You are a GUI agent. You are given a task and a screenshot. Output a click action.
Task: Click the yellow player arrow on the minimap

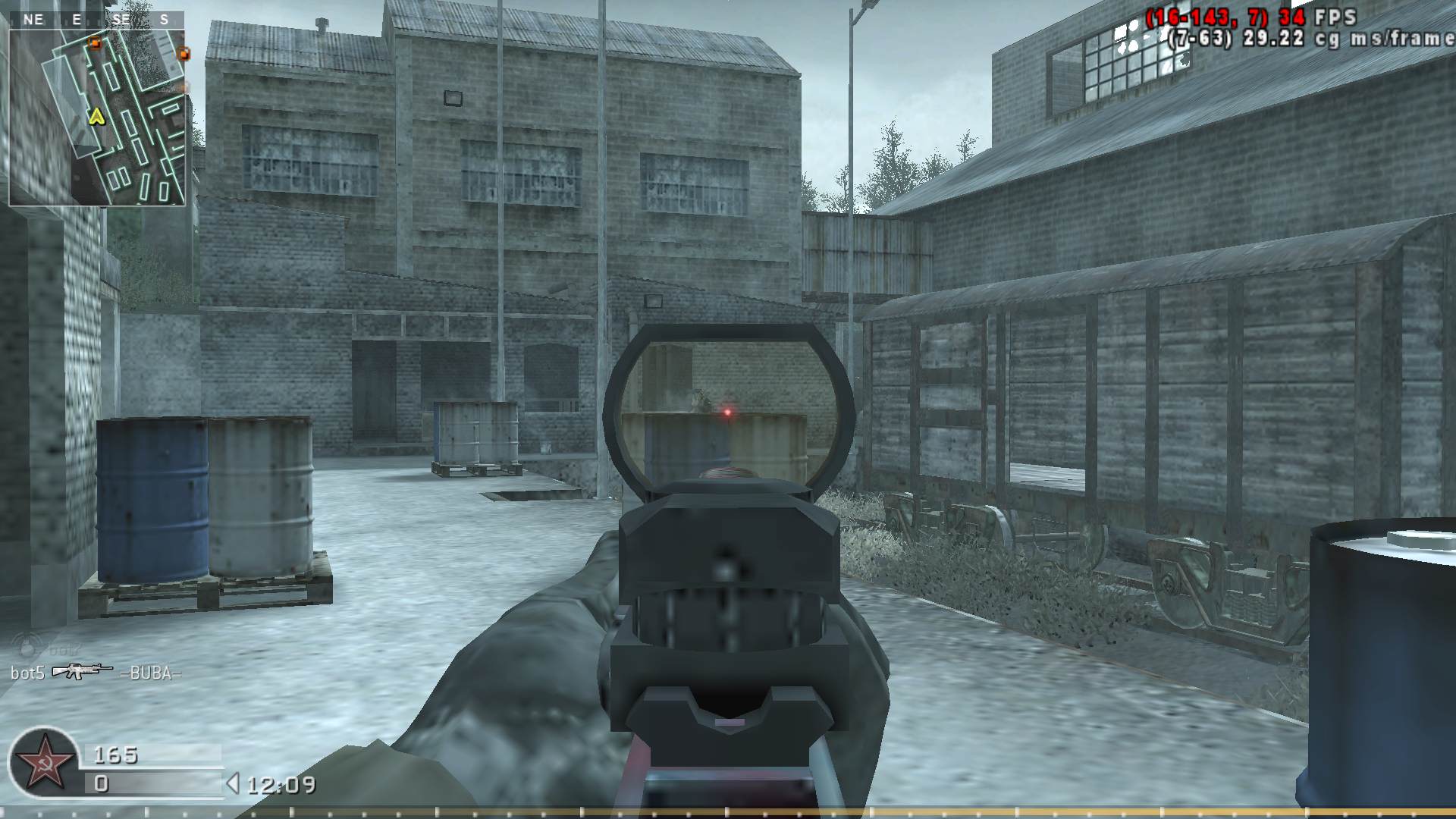pyautogui.click(x=97, y=118)
